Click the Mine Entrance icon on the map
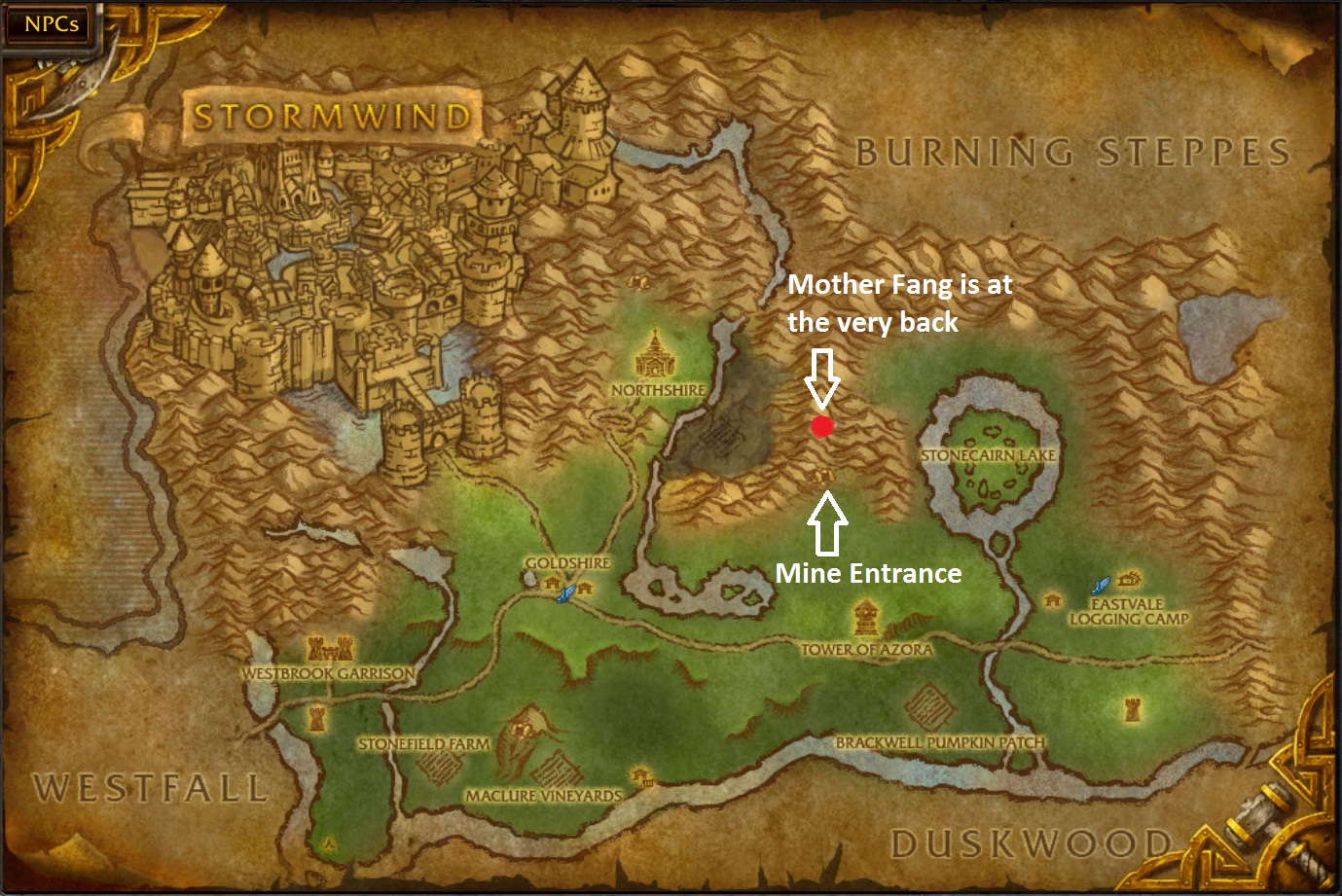Screen dimensions: 1342x896 click(822, 477)
